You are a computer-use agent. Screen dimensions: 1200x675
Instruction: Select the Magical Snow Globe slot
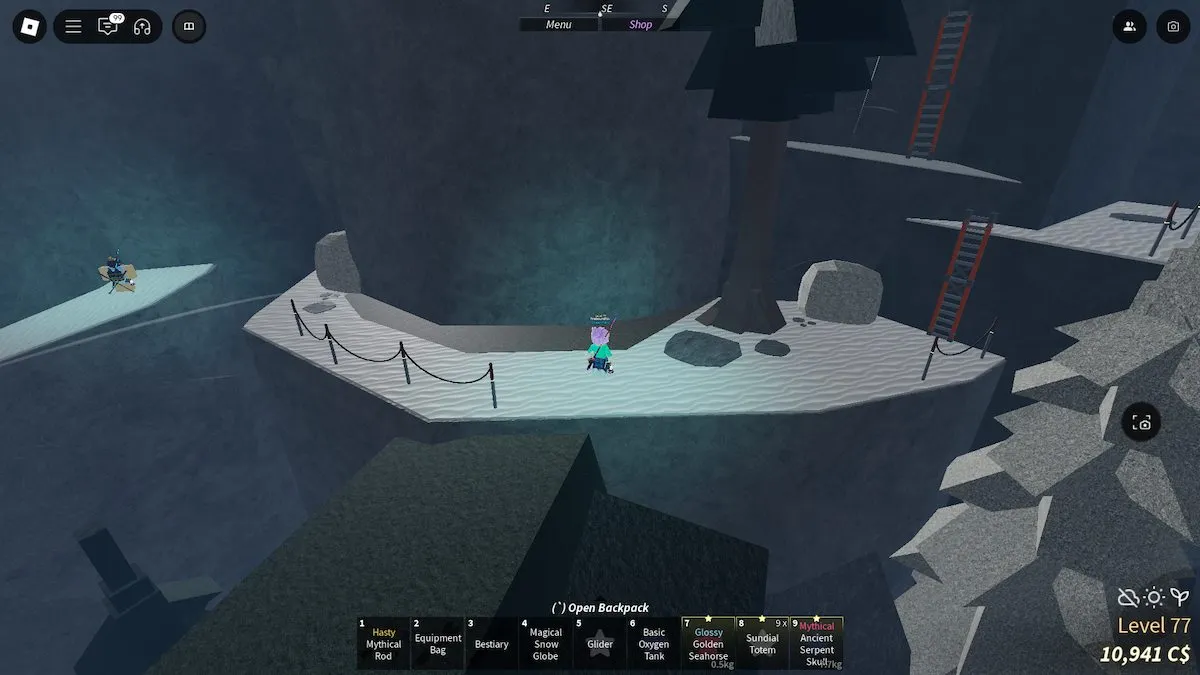click(x=546, y=644)
